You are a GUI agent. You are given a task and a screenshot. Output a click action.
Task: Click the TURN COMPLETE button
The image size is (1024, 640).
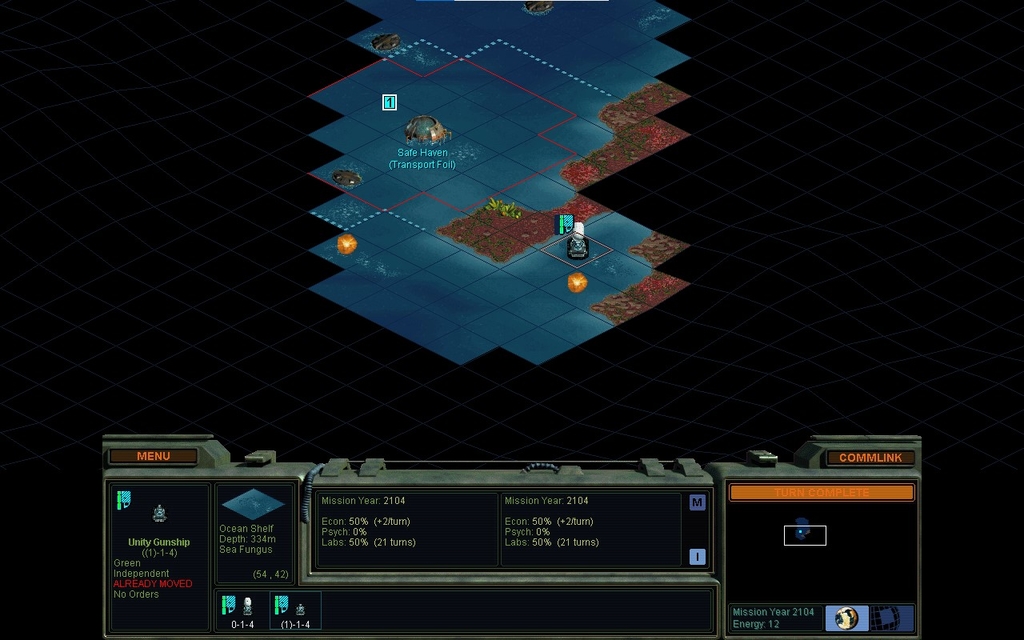tap(820, 492)
